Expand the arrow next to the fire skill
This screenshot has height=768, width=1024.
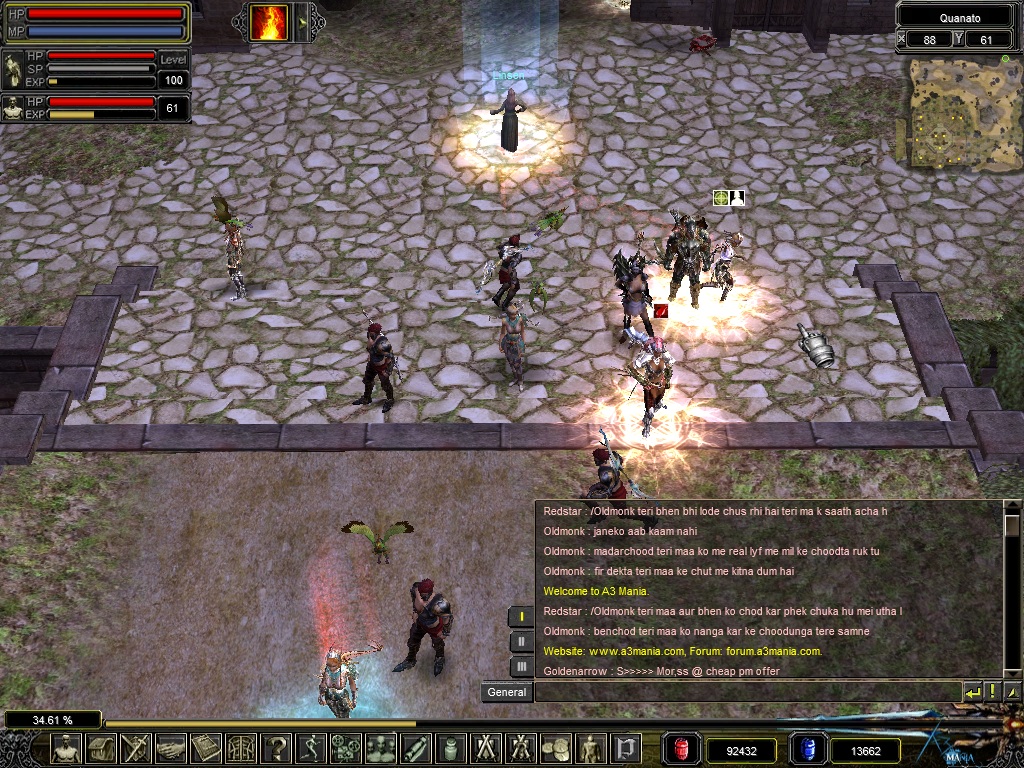pos(303,22)
